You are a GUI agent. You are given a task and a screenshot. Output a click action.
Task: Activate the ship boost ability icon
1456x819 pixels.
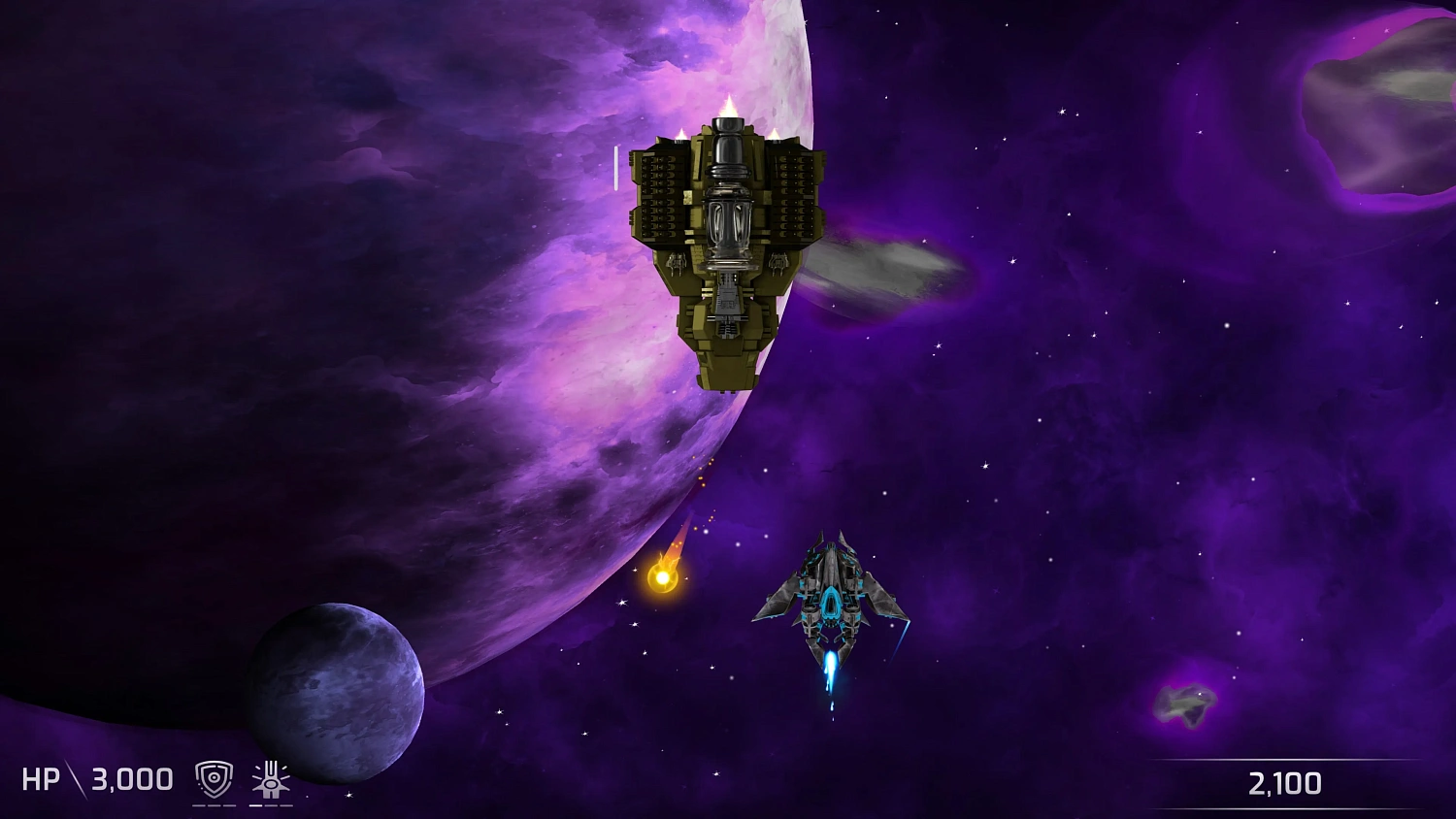[x=271, y=776]
